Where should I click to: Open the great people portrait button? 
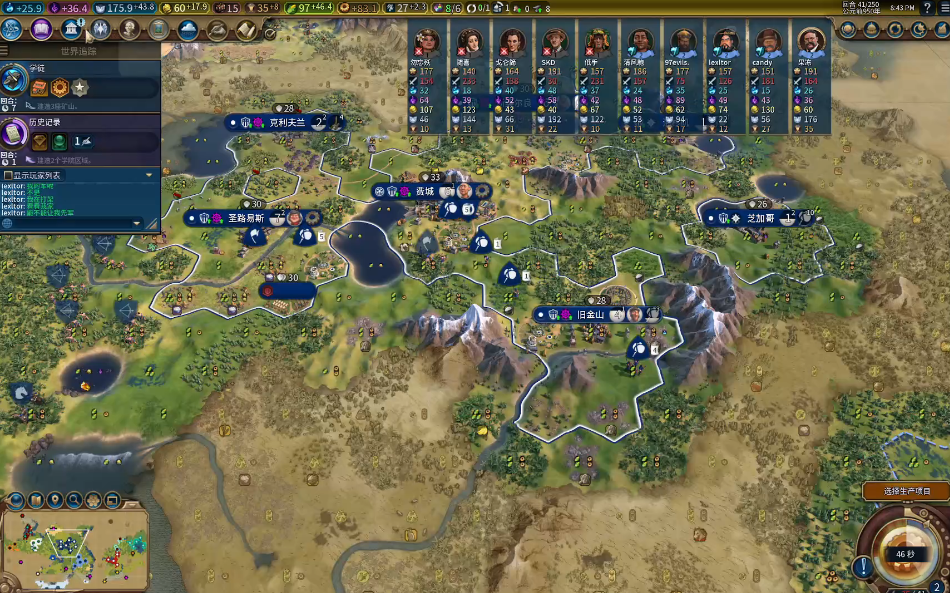coord(129,29)
